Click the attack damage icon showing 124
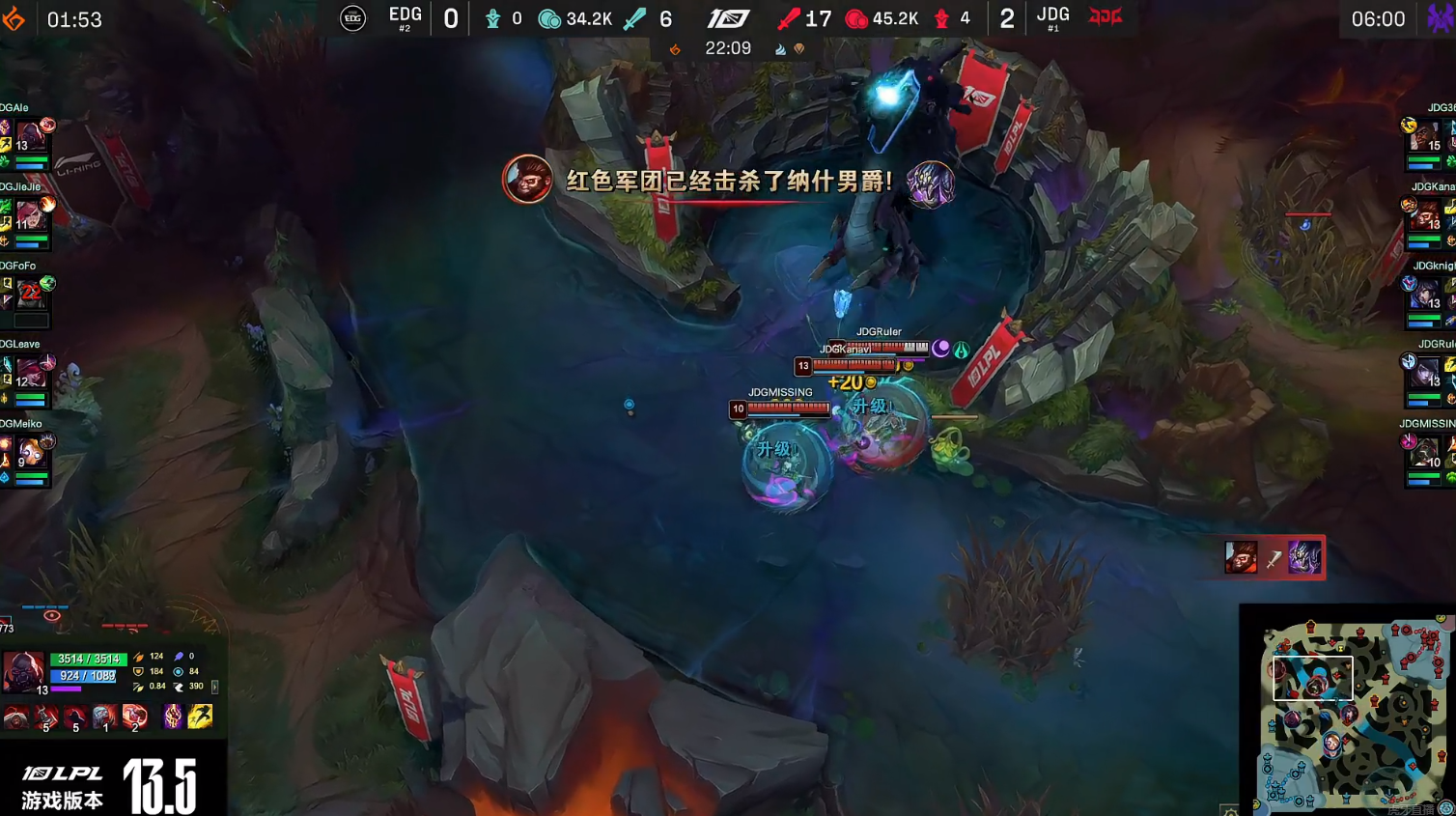The width and height of the screenshot is (1456, 816). tap(137, 656)
